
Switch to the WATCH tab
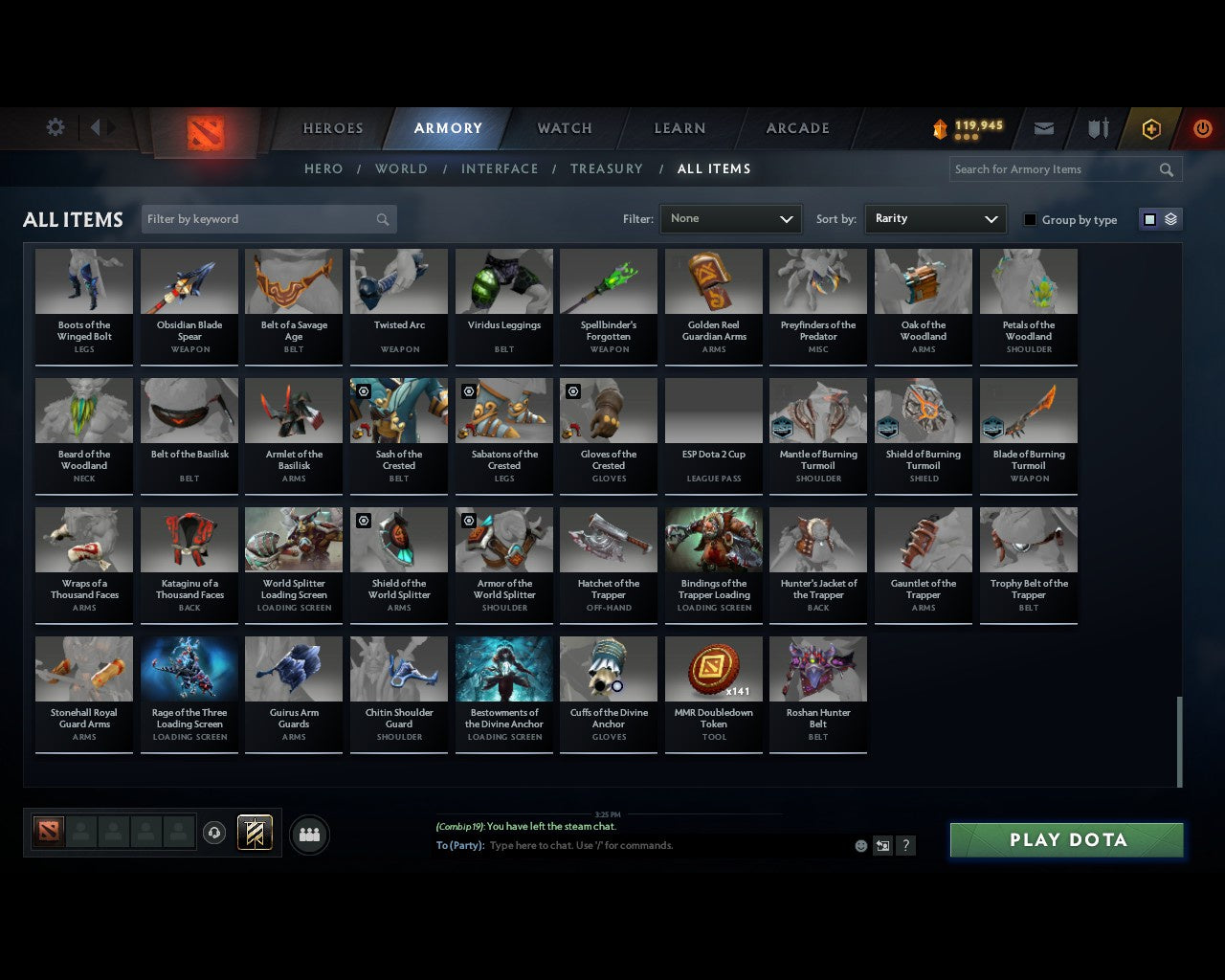(564, 128)
